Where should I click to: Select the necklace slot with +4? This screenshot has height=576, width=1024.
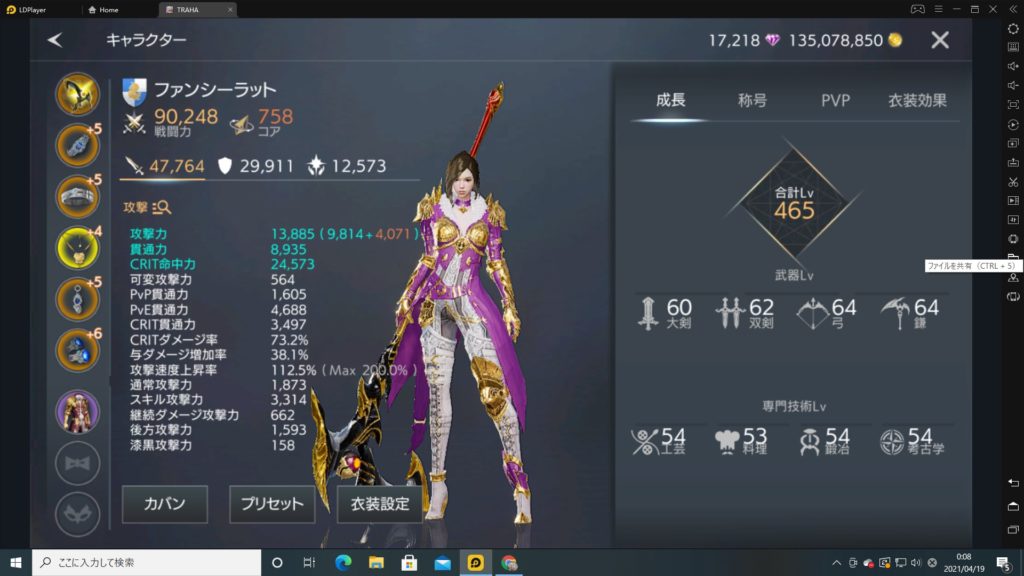click(x=77, y=247)
